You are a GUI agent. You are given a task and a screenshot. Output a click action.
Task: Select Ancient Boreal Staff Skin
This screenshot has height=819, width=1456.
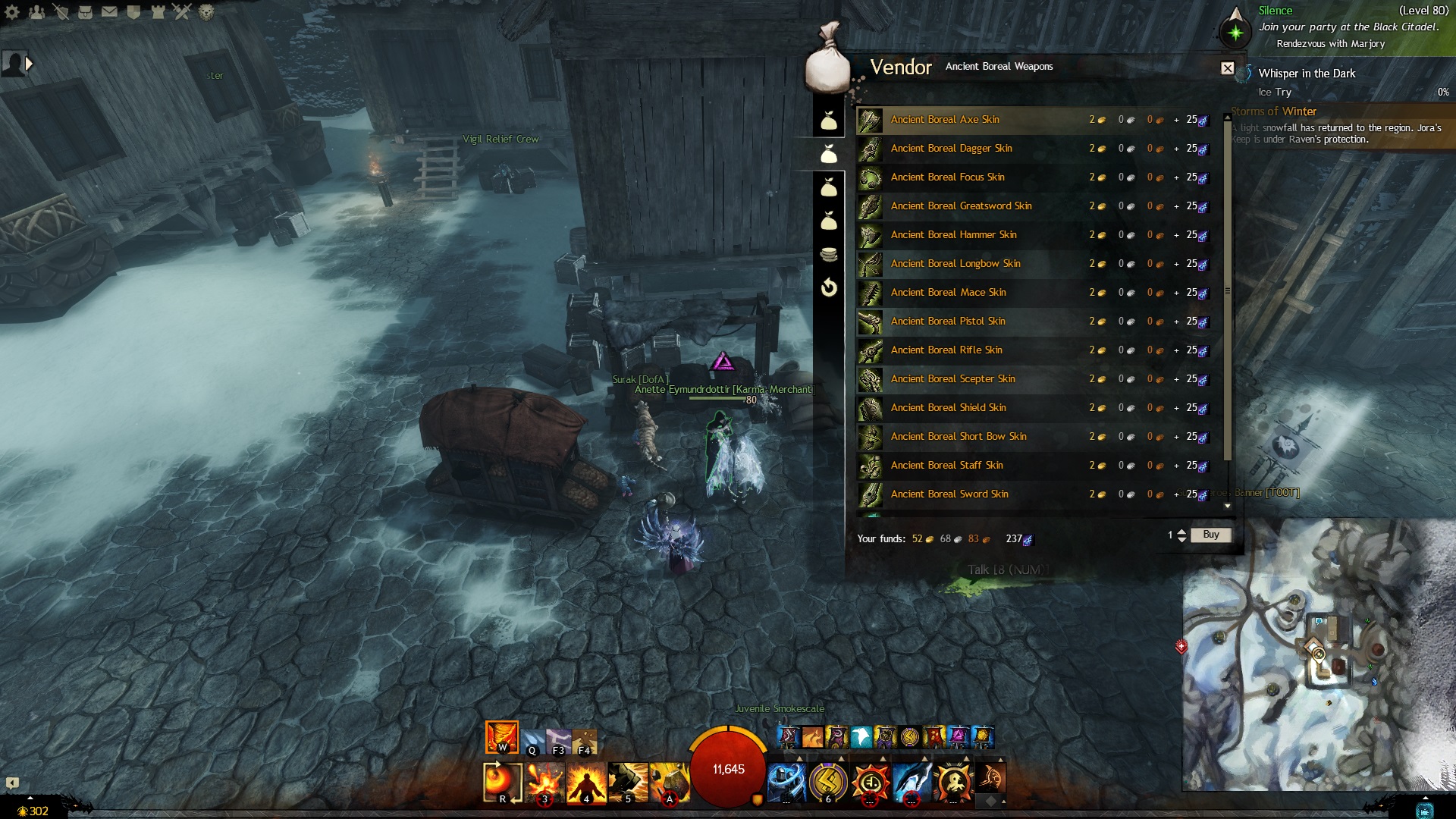pos(946,466)
